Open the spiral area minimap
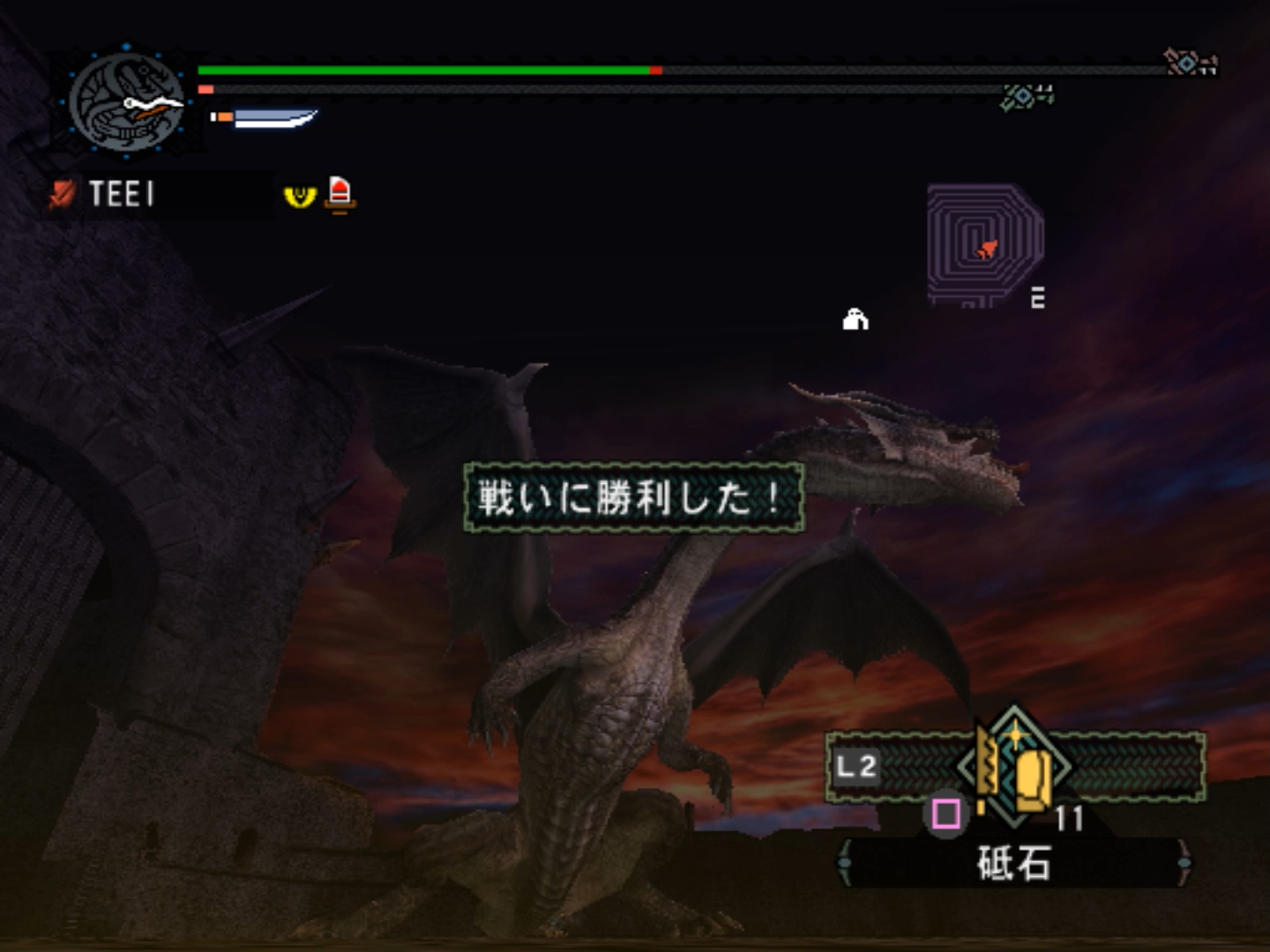1270x952 pixels. (x=984, y=243)
